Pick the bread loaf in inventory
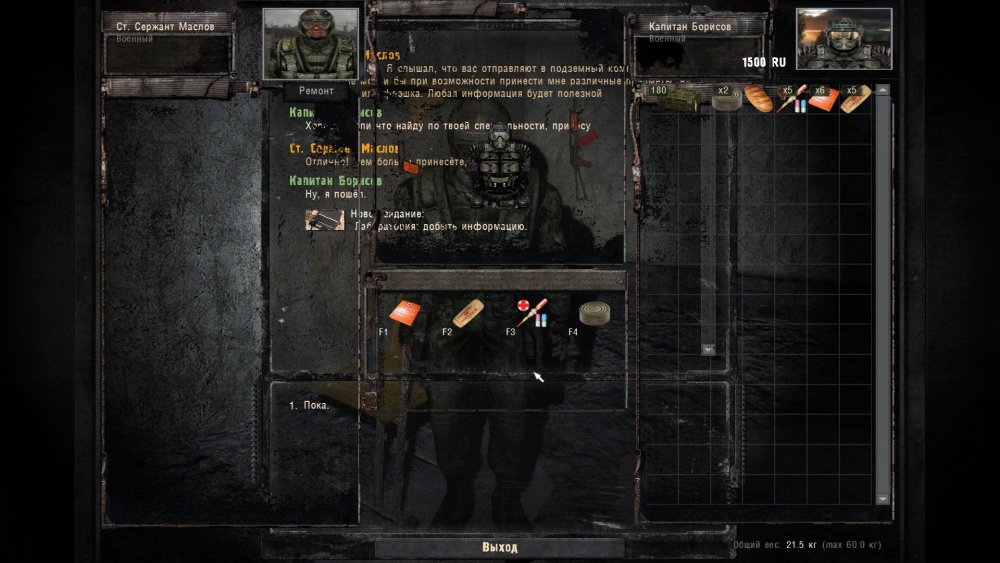Viewport: 1000px width, 563px height. (757, 97)
